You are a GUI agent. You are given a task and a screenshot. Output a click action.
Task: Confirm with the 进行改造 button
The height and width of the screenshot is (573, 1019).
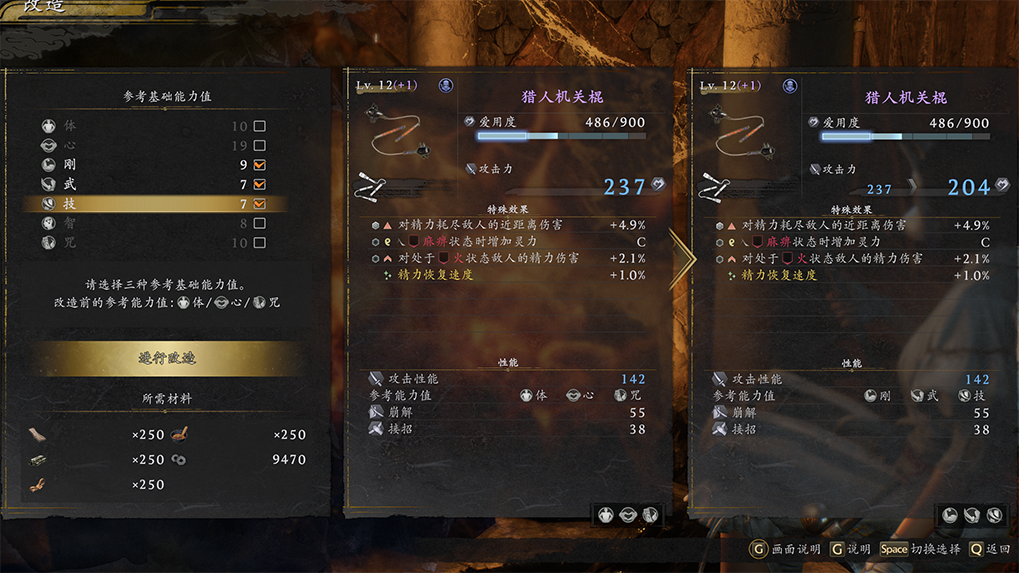[165, 359]
